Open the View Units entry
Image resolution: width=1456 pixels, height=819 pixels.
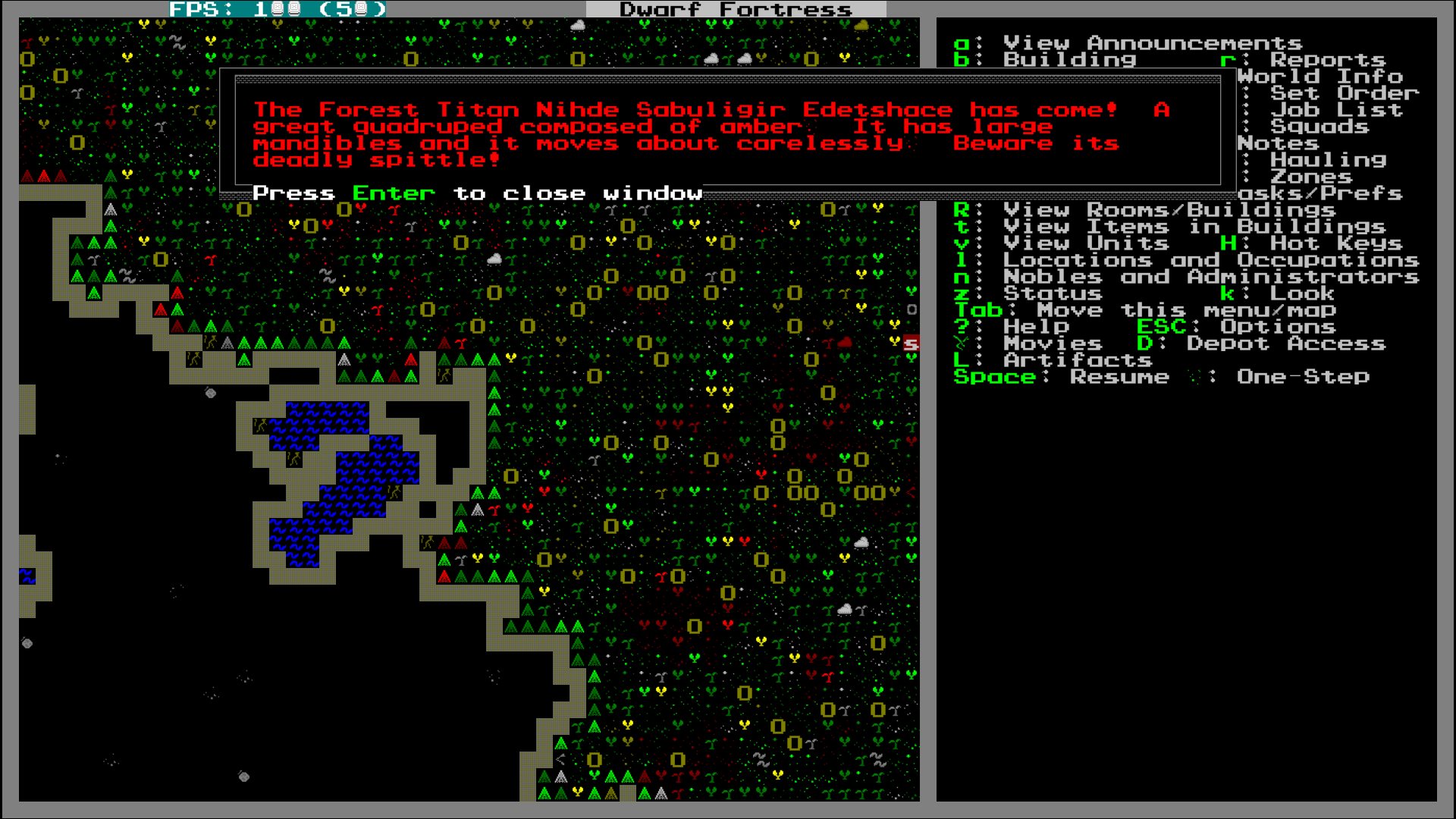point(1086,243)
